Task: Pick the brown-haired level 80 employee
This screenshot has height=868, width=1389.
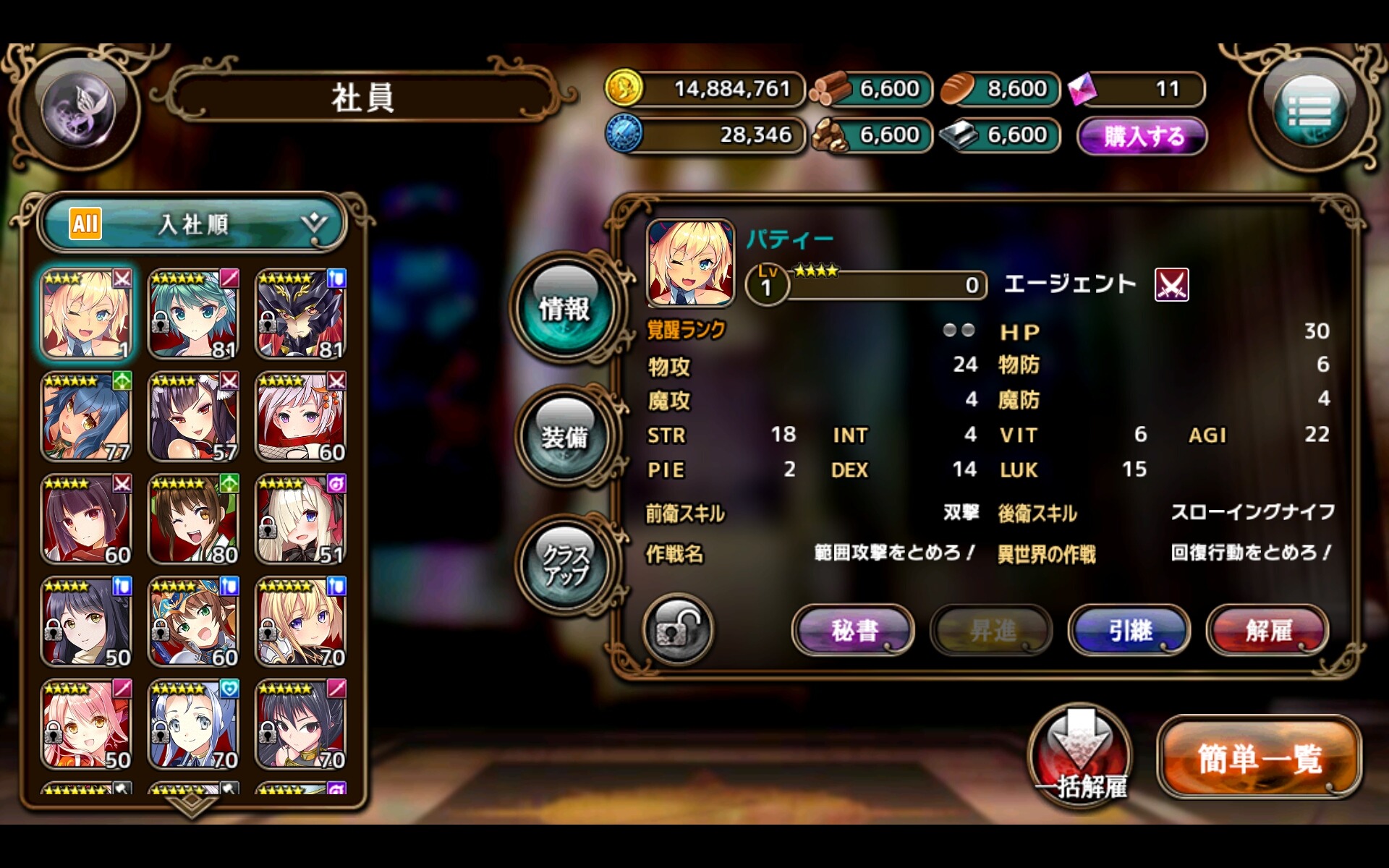Action: click(x=193, y=519)
